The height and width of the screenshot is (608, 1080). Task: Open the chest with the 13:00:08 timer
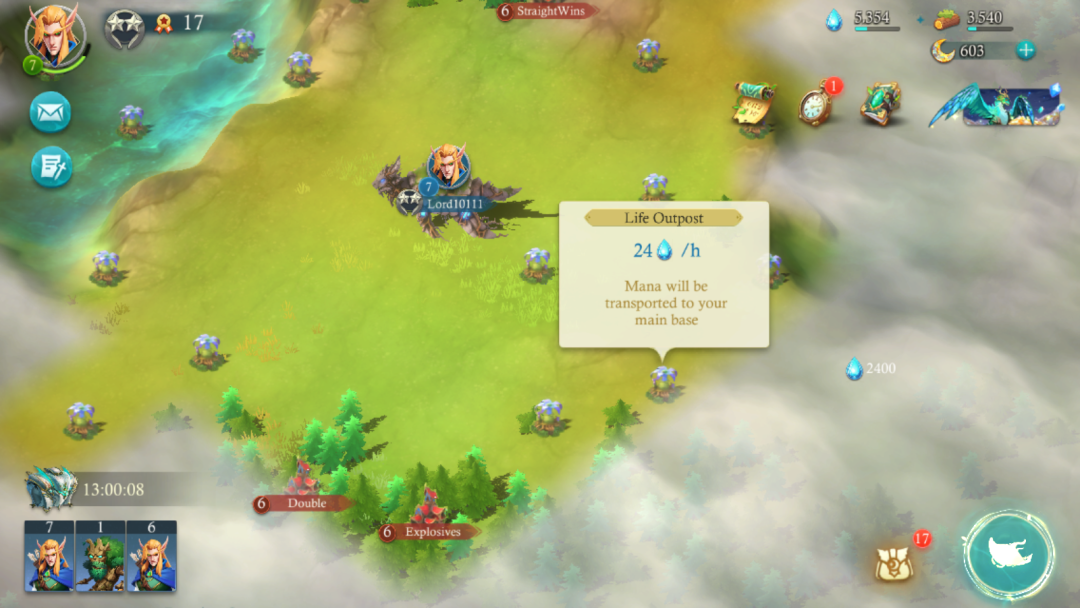(x=52, y=489)
